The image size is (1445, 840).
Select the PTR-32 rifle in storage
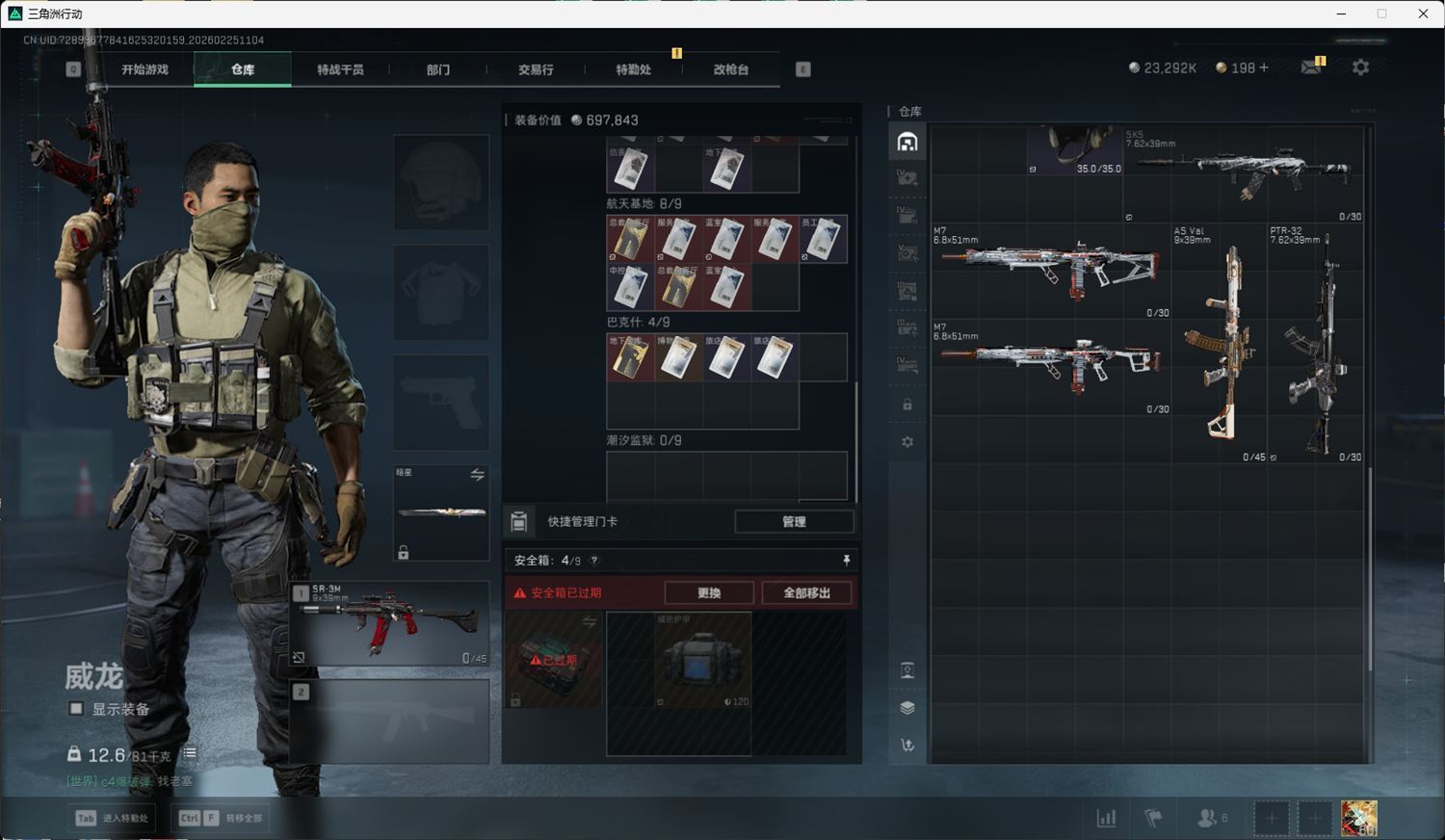click(1316, 344)
